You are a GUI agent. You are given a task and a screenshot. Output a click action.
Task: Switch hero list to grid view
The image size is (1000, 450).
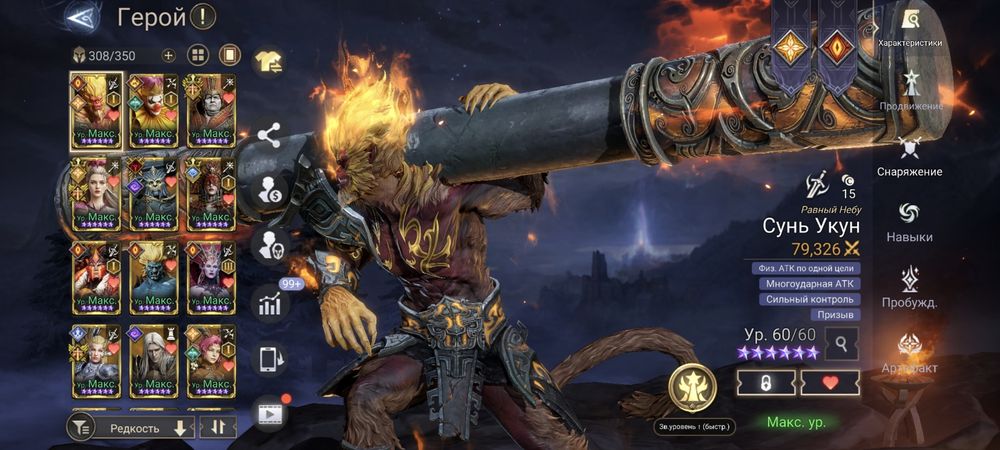(198, 55)
